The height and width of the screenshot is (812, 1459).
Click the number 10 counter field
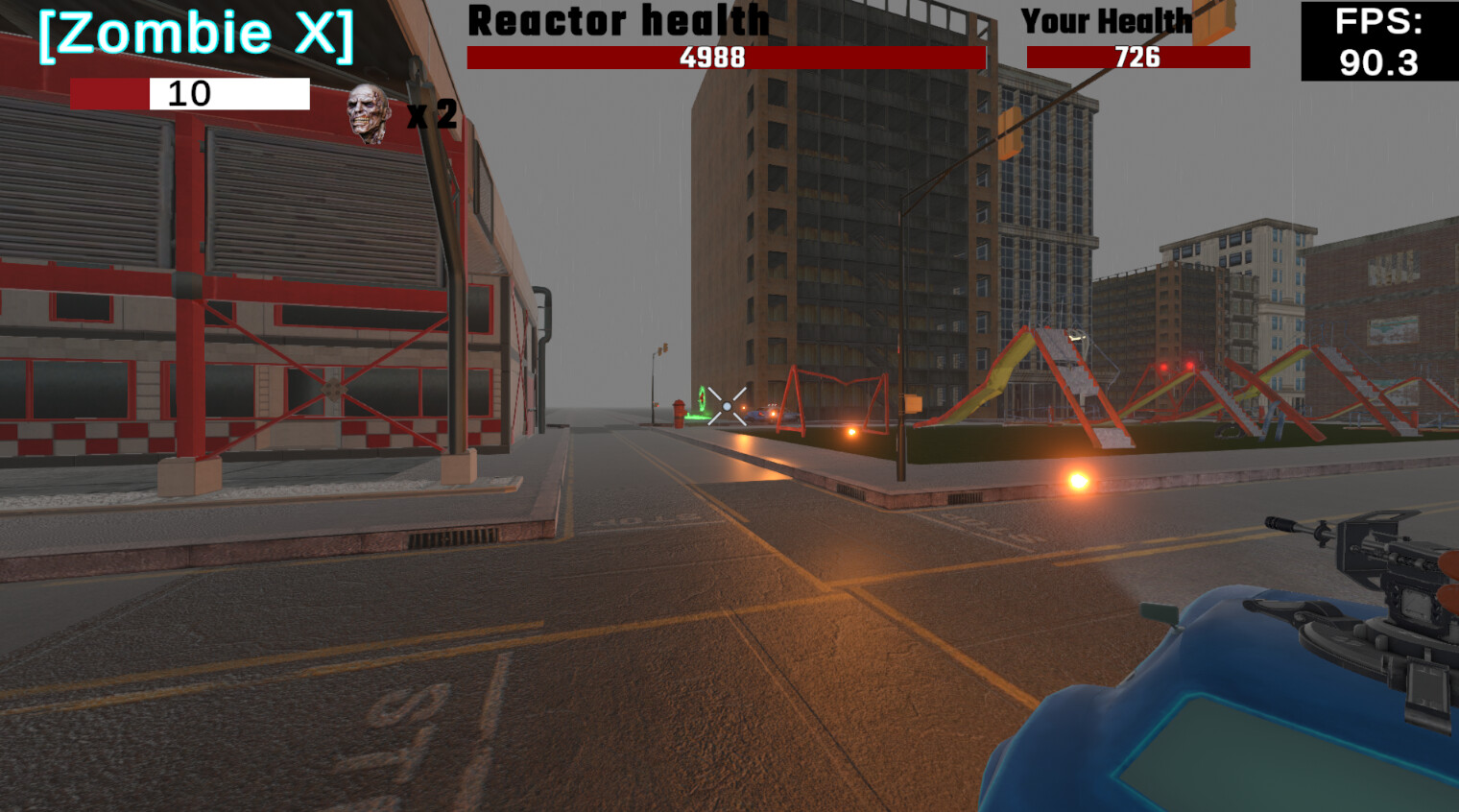tap(191, 95)
